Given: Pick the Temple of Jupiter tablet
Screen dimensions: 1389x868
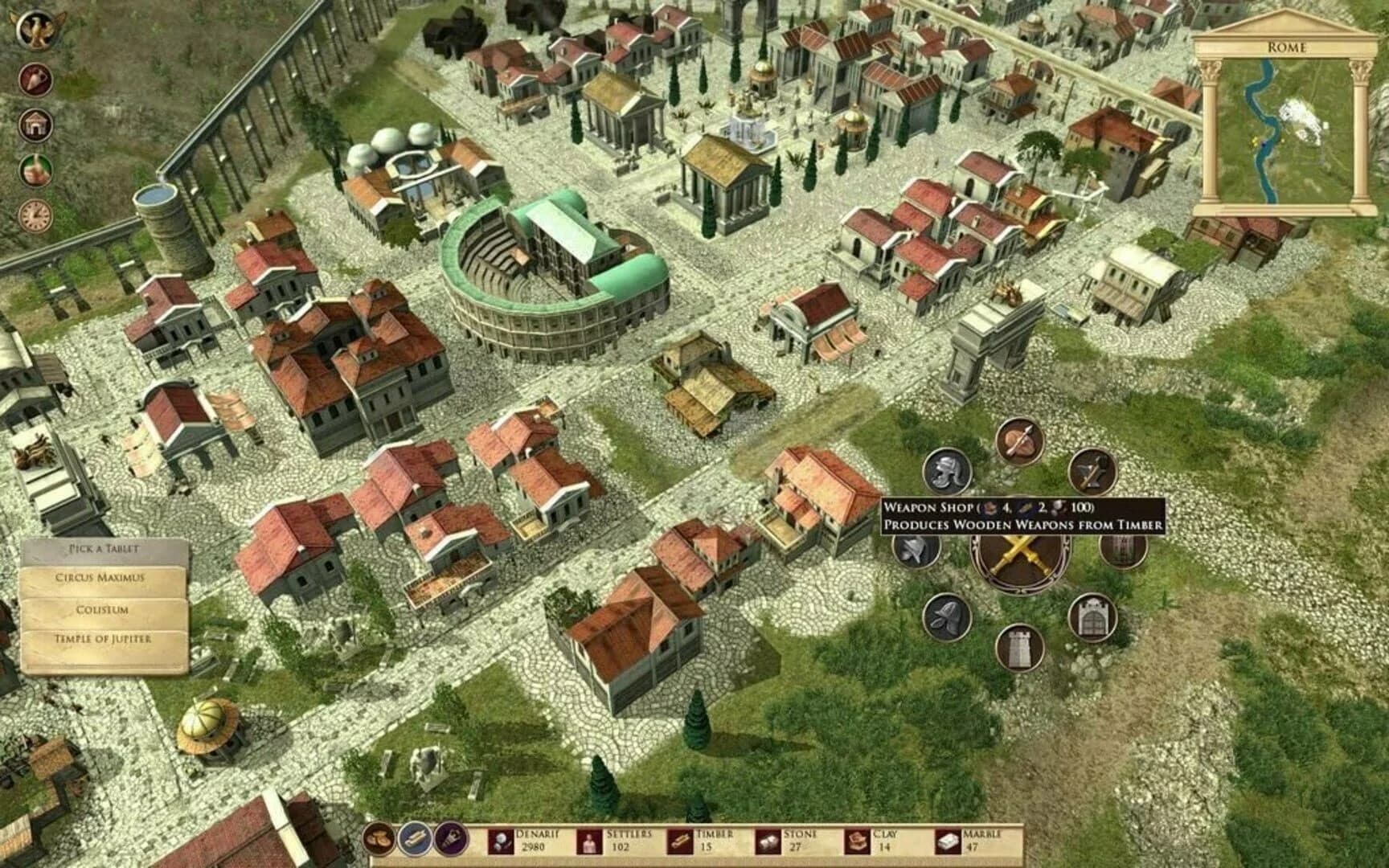Looking at the screenshot, I should tap(102, 641).
